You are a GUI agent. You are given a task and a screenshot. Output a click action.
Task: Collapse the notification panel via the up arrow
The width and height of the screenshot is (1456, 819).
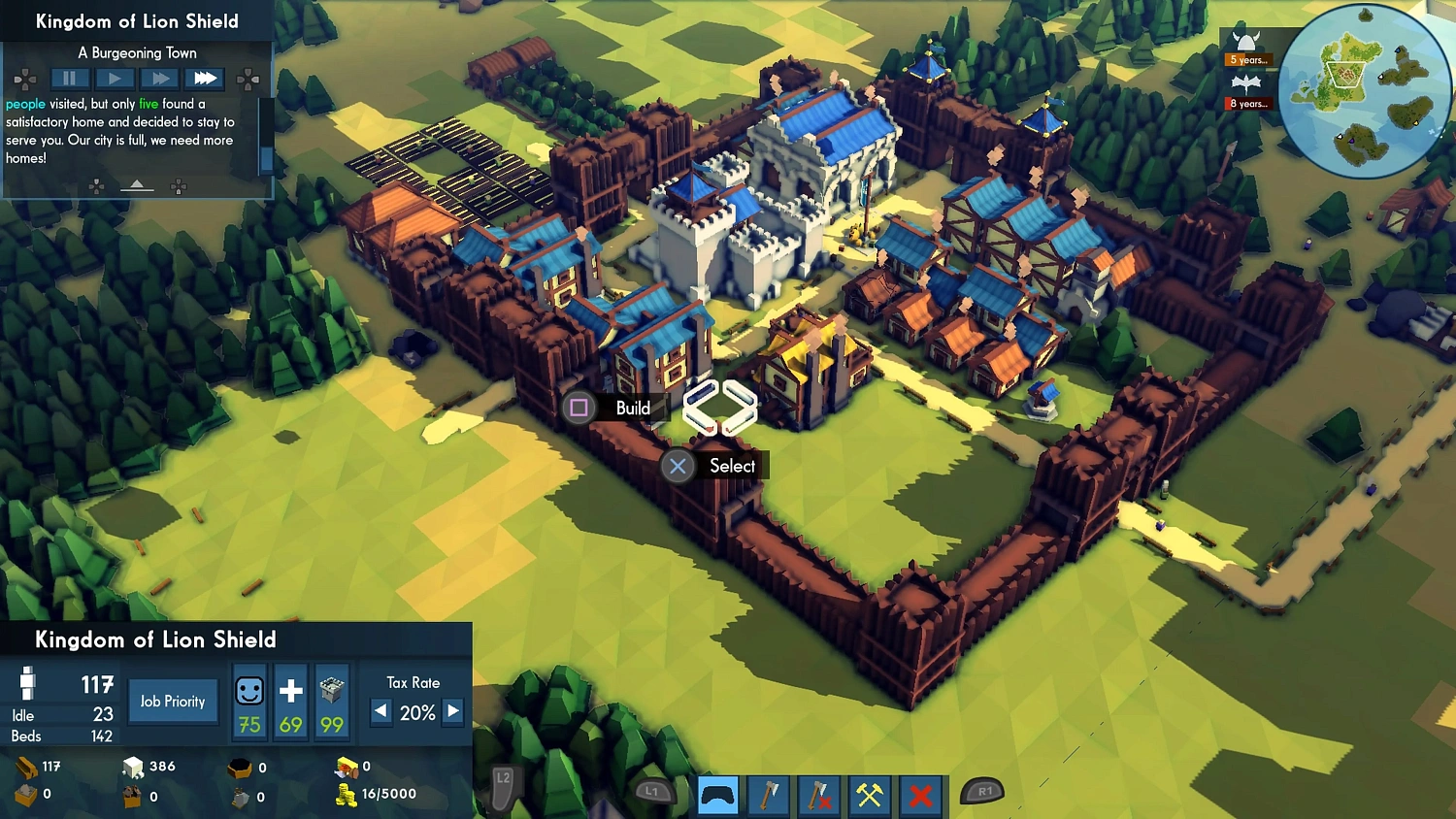(137, 184)
